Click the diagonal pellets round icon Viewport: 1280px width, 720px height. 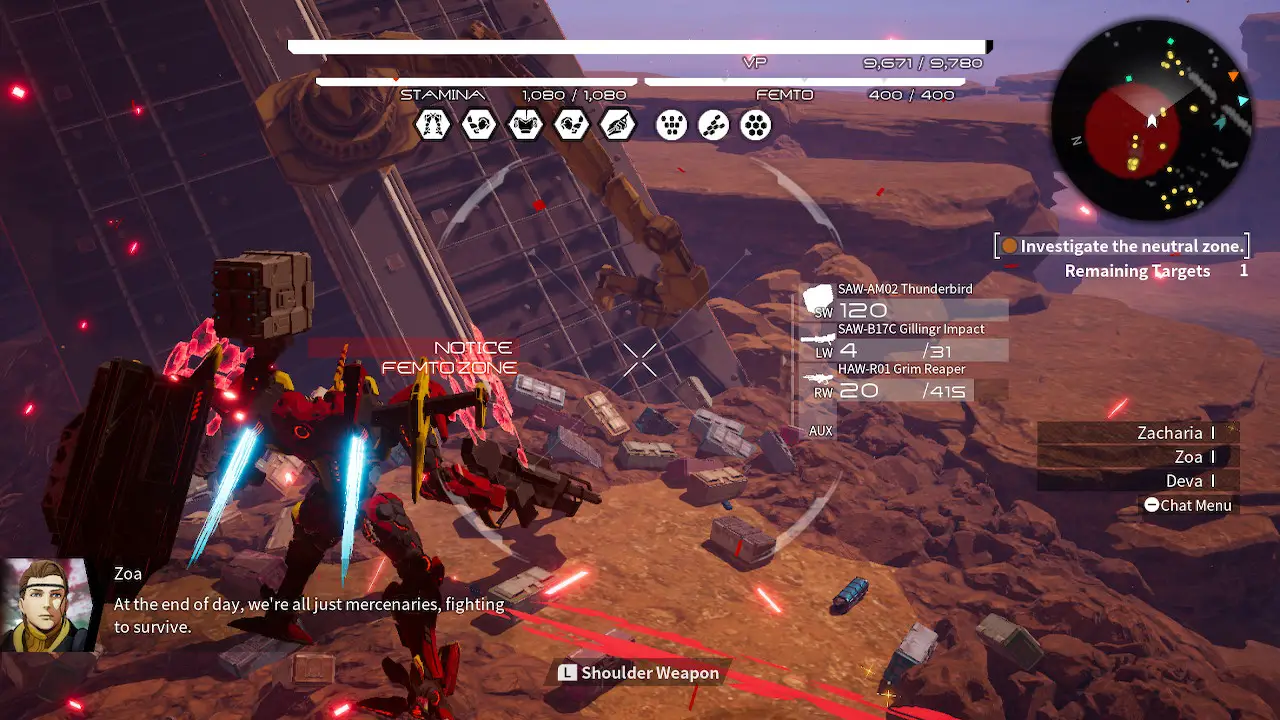(714, 125)
